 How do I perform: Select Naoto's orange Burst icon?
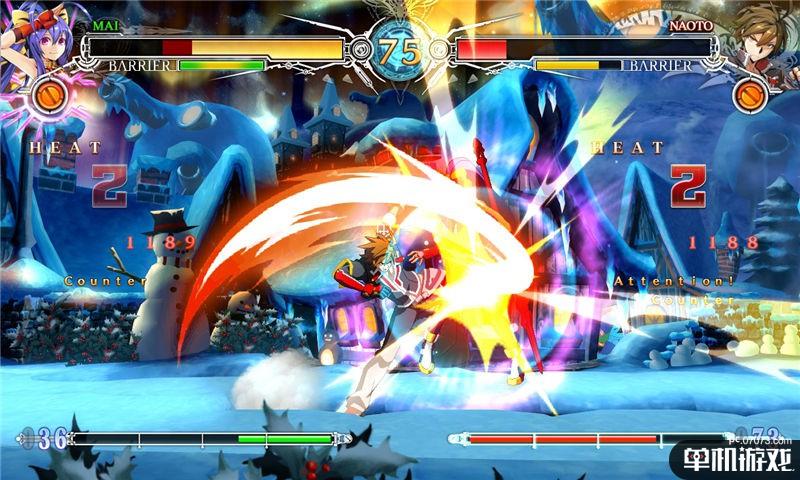pos(750,96)
